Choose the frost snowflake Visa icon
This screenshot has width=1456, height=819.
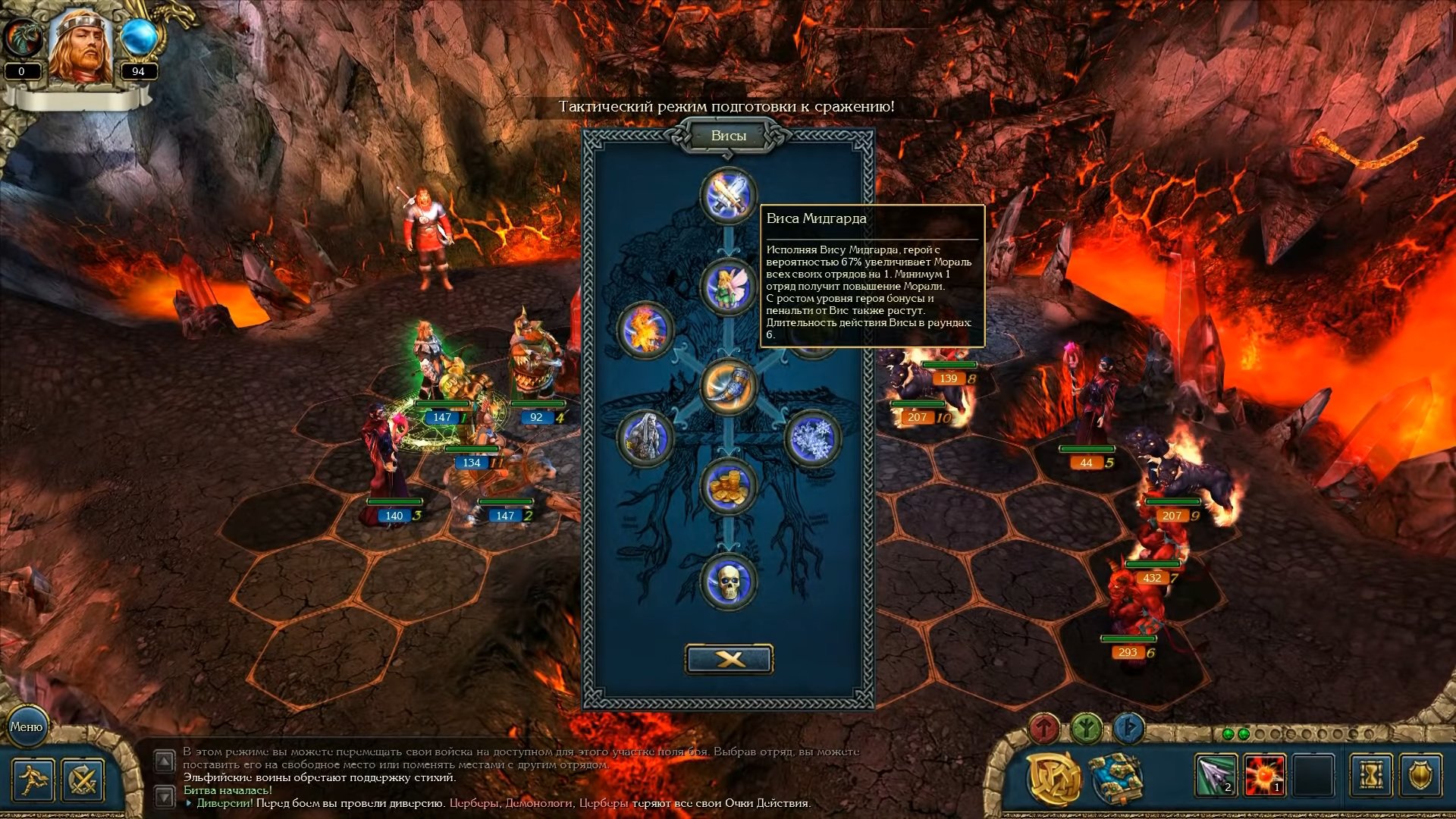pyautogui.click(x=812, y=438)
